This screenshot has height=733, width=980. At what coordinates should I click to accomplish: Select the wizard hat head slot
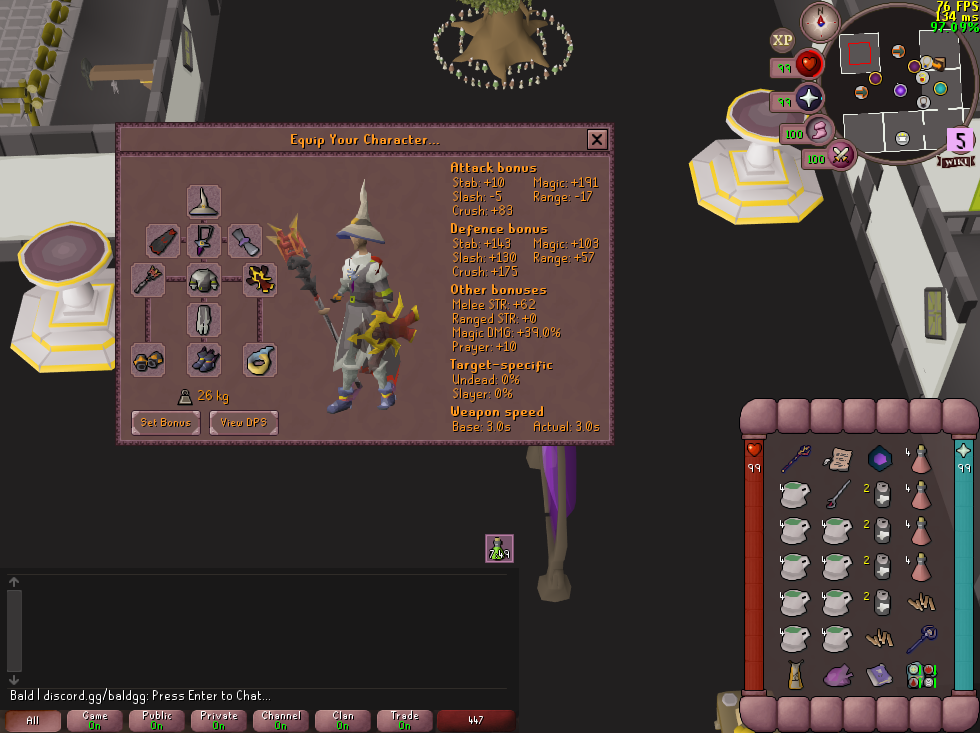[x=204, y=201]
